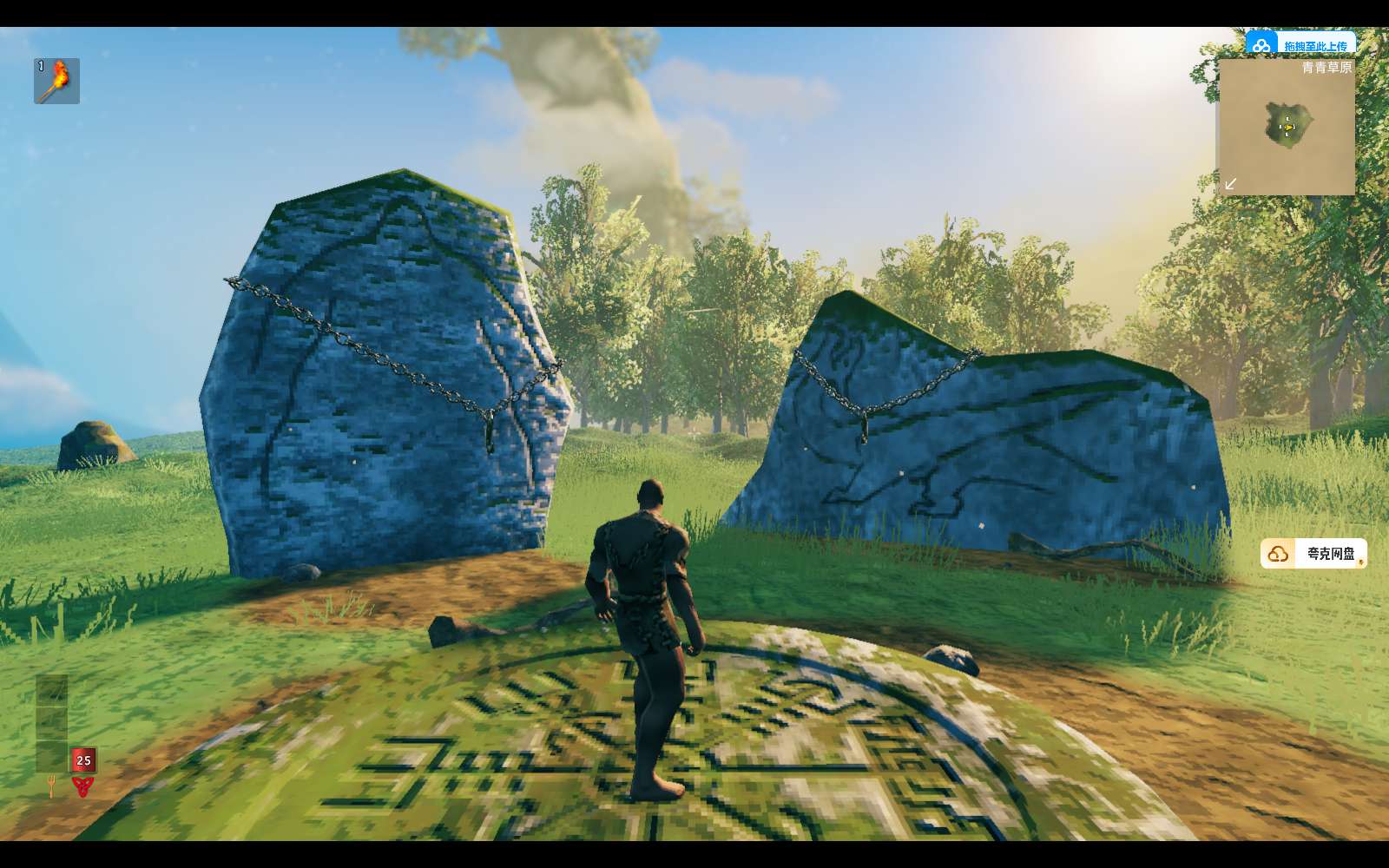
Task: Click the red triquetra status icon
Action: point(83,786)
